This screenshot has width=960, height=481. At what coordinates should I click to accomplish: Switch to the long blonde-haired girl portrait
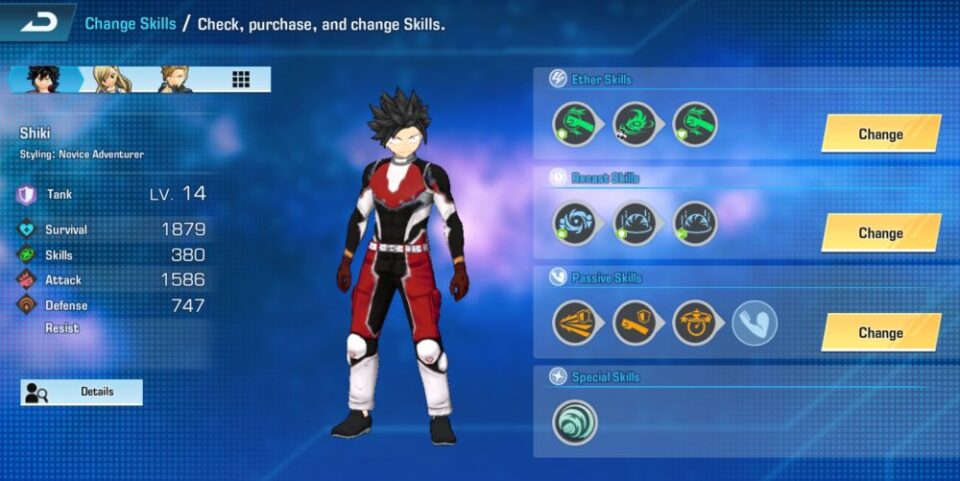[x=111, y=80]
